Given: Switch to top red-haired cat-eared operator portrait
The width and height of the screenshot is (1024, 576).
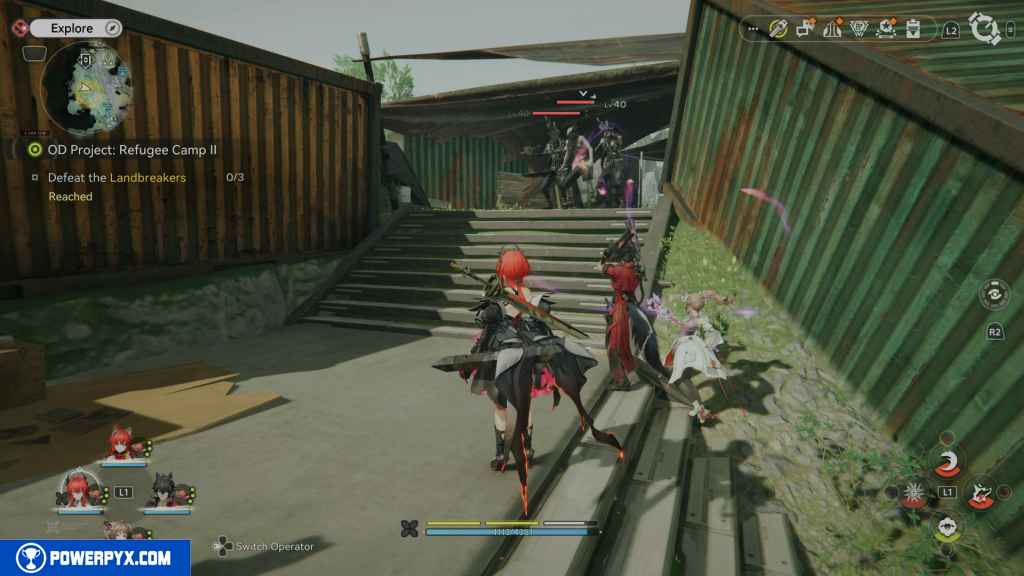Looking at the screenshot, I should coord(122,442).
